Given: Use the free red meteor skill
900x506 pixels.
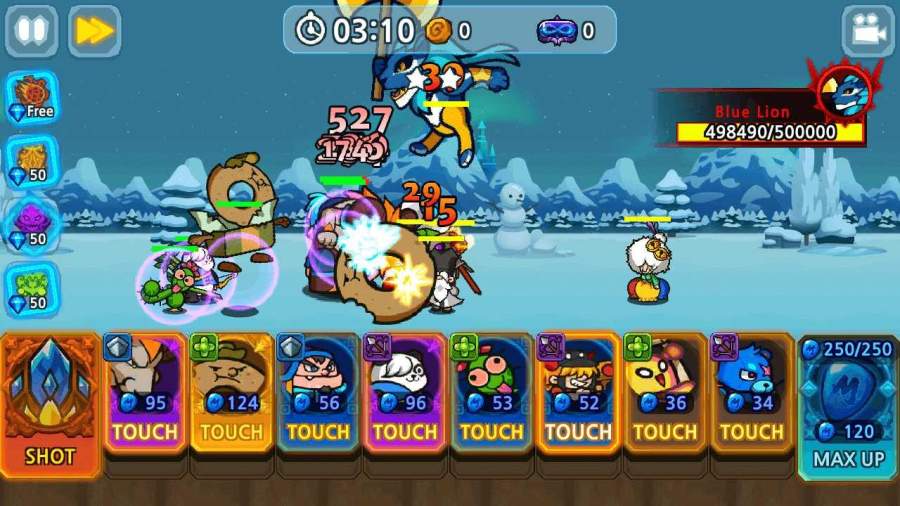Looking at the screenshot, I should (x=32, y=96).
